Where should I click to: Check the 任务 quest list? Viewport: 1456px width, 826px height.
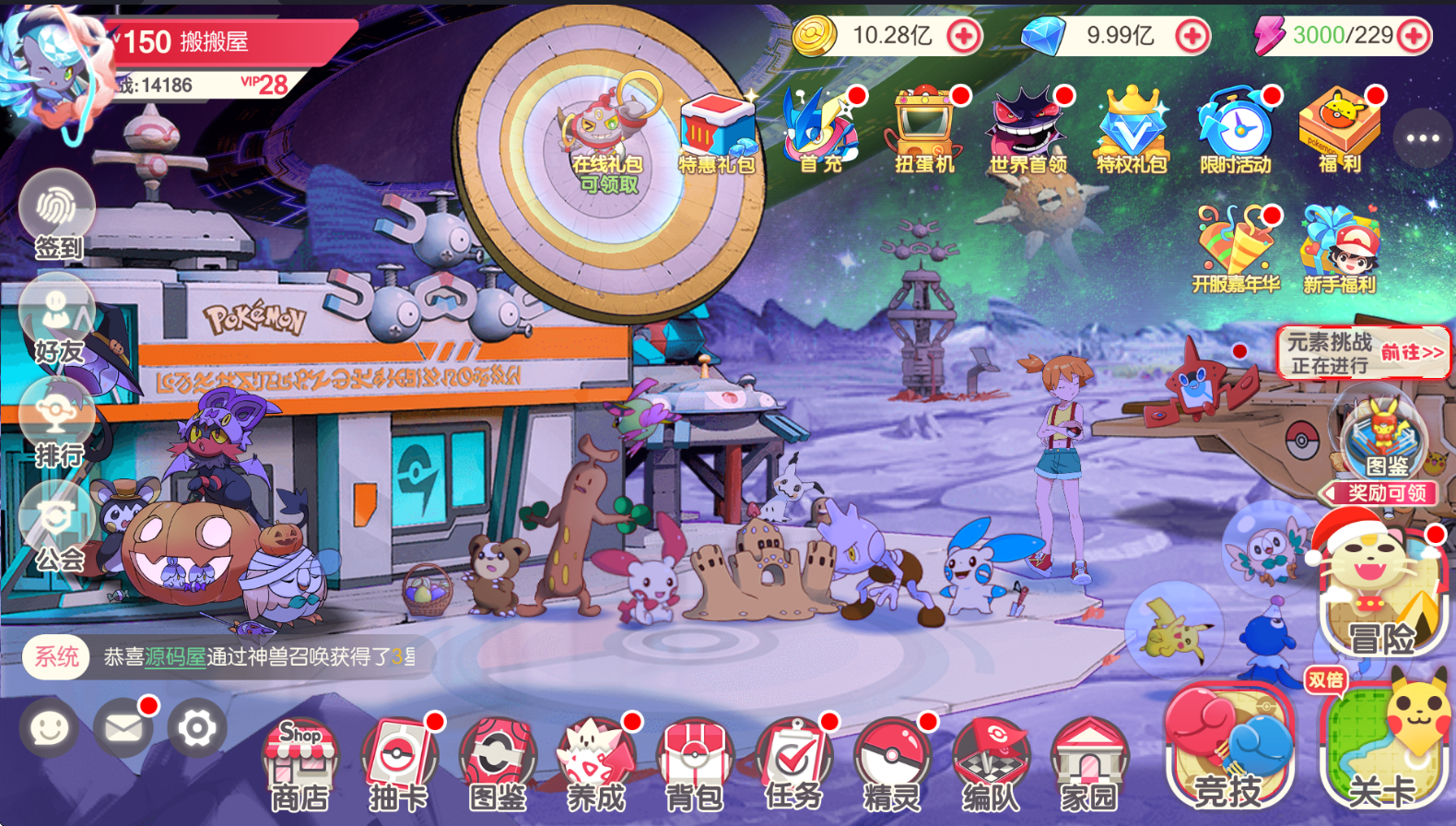point(793,763)
